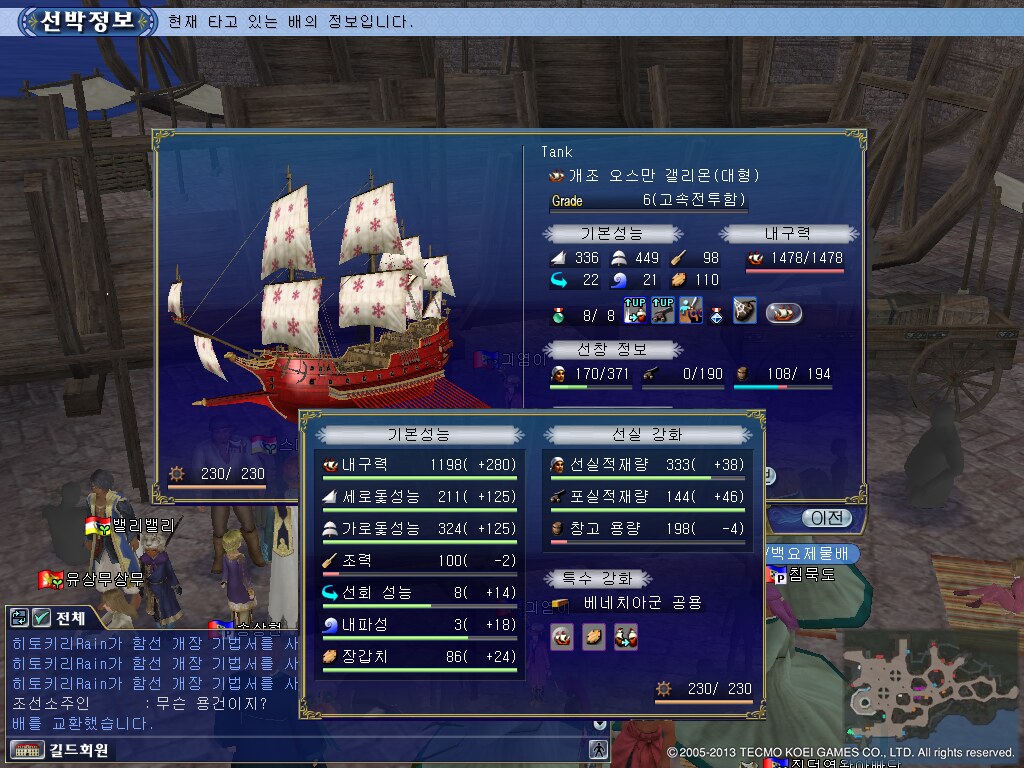The image size is (1024, 768).
Task: Click the 선박정보 ship info title banner
Action: click(x=88, y=21)
